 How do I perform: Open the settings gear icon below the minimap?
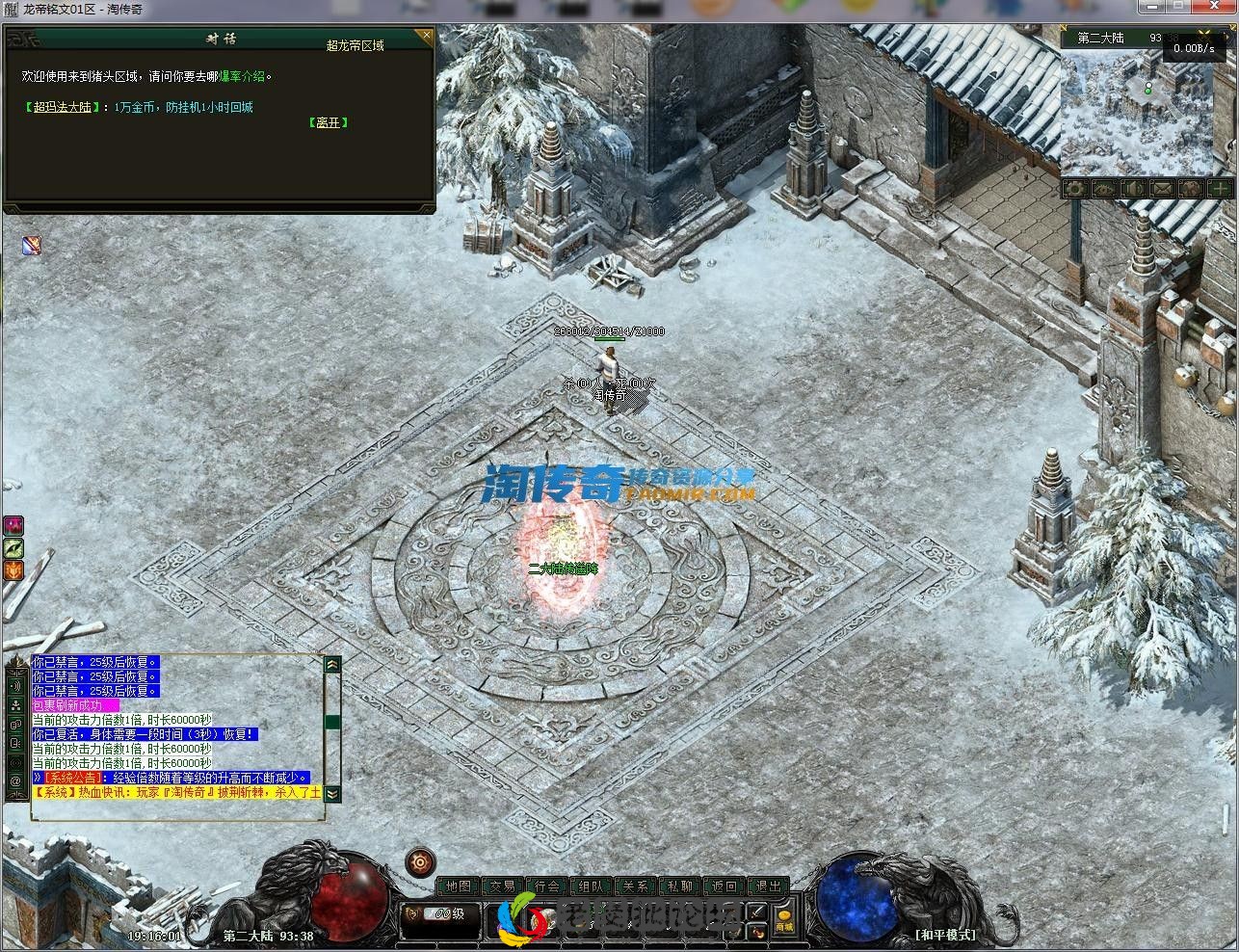(x=1073, y=190)
